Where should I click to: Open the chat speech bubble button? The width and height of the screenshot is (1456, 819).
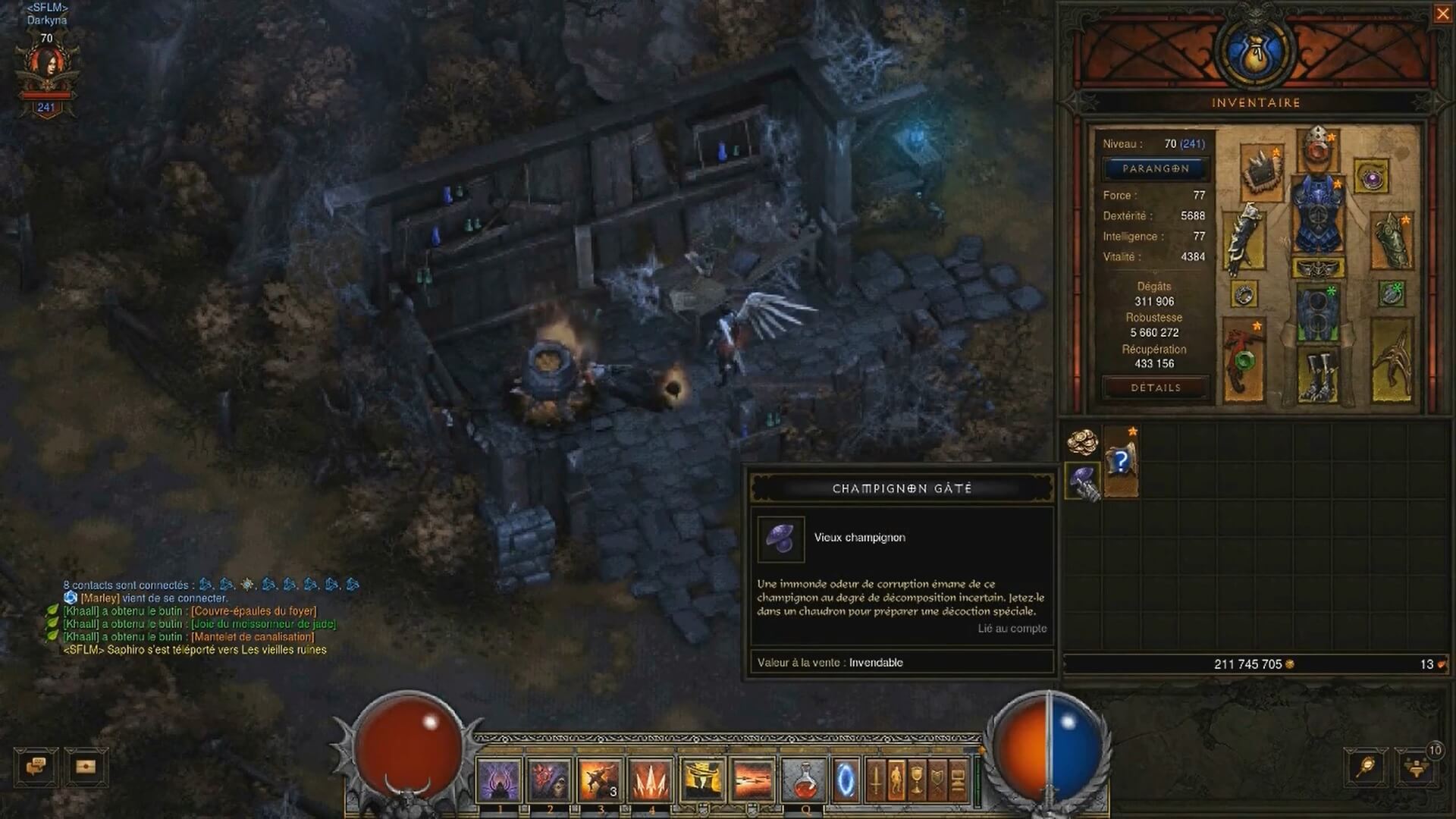(x=36, y=766)
